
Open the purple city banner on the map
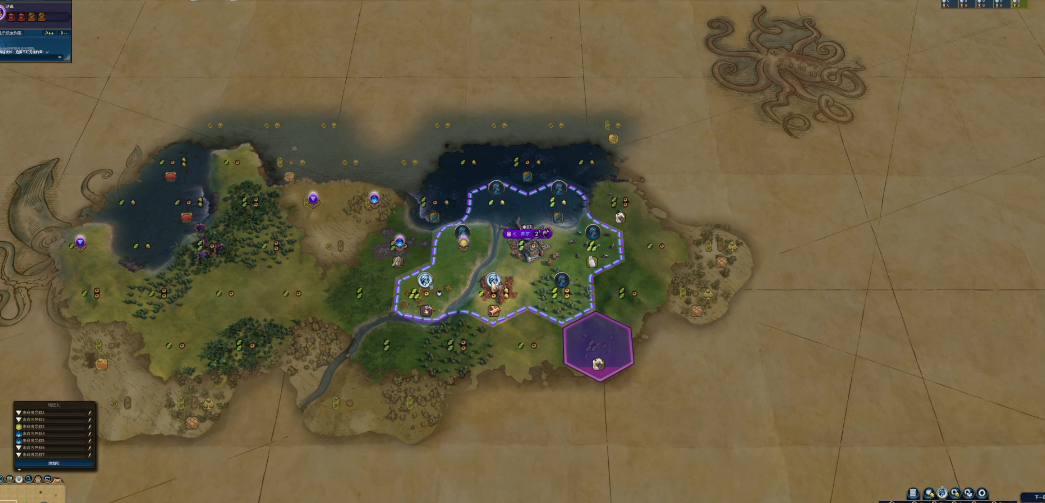pyautogui.click(x=527, y=234)
